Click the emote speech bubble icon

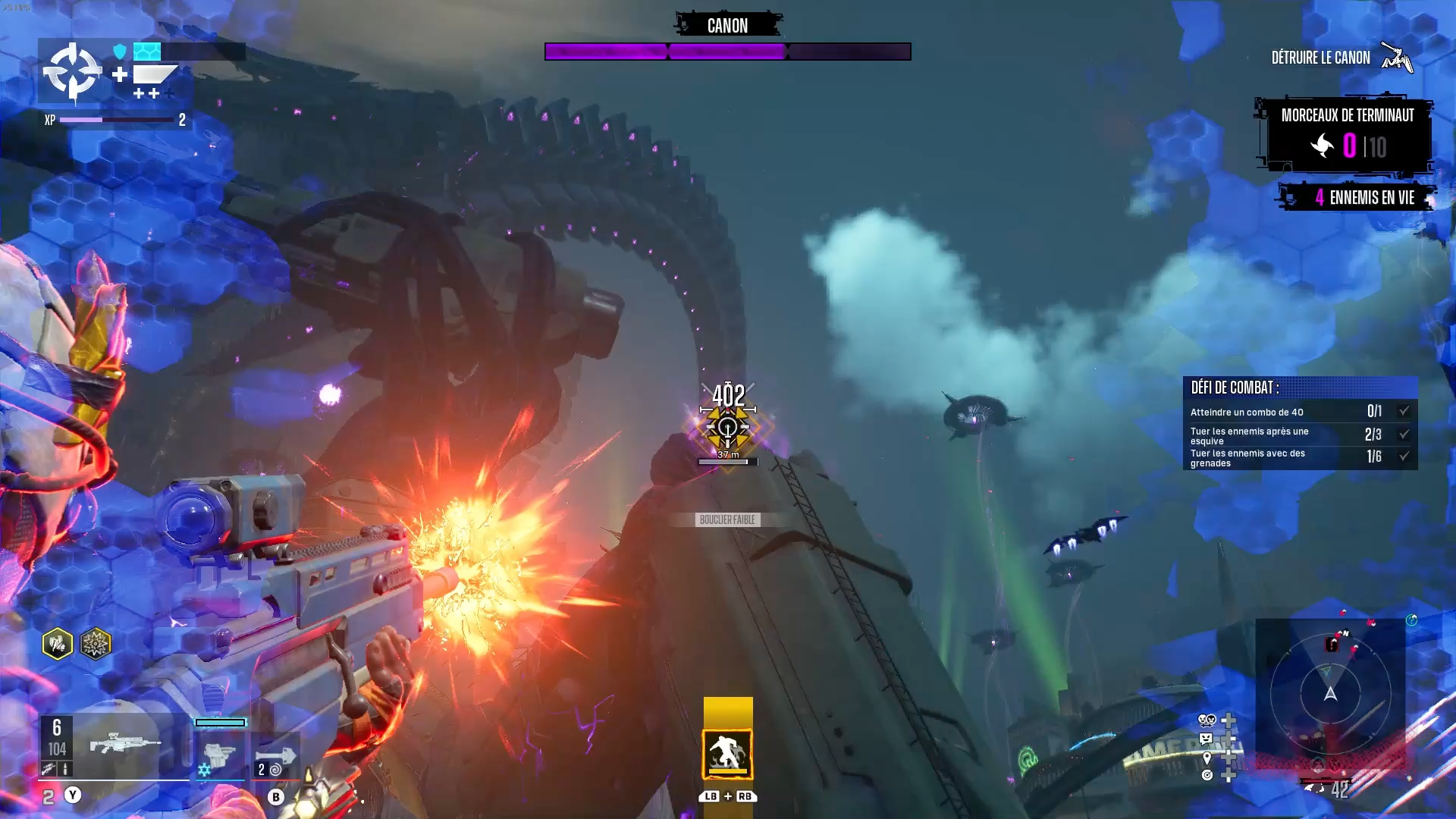click(x=1206, y=739)
